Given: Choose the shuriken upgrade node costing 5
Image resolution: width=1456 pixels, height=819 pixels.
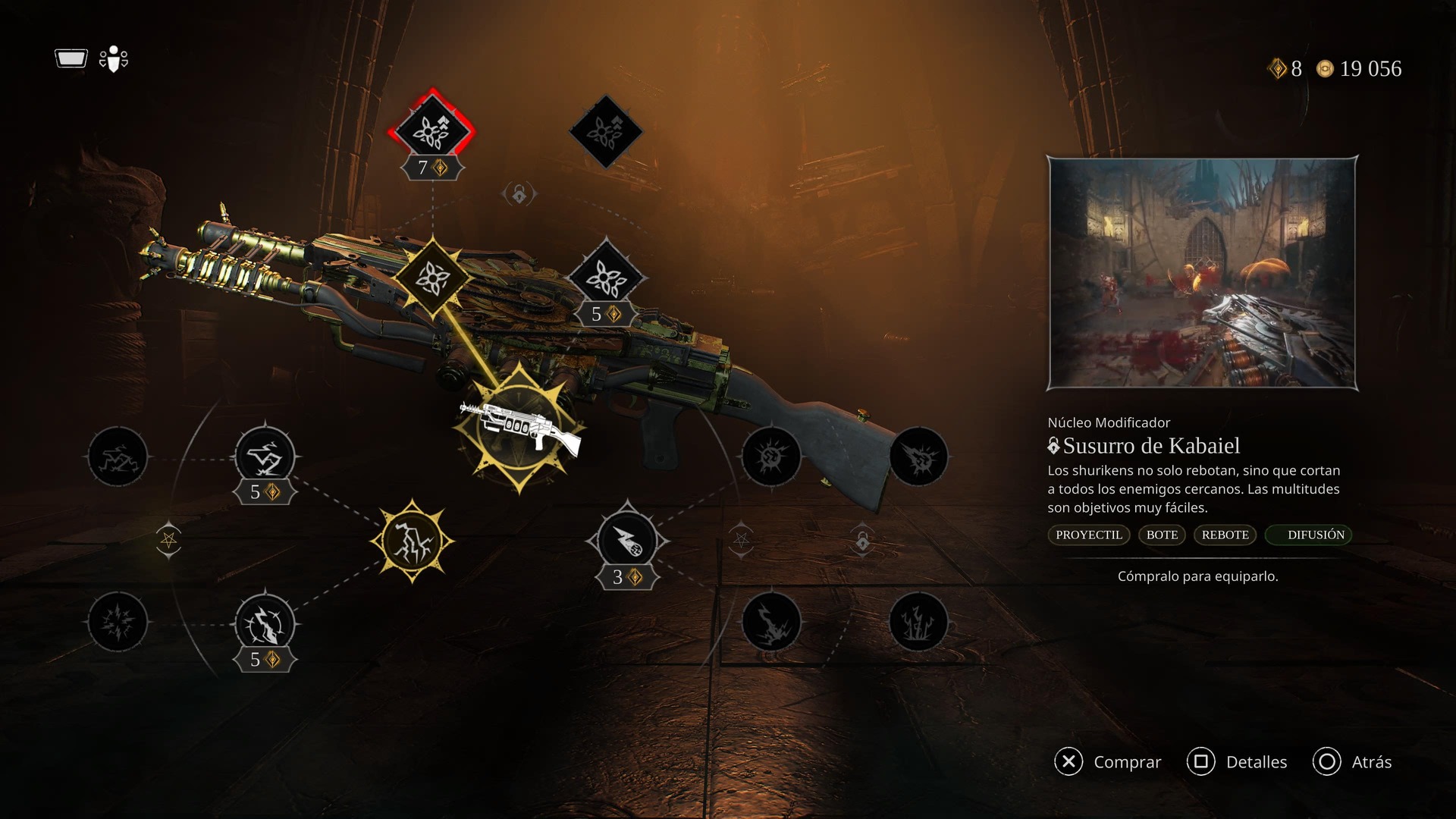Looking at the screenshot, I should point(606,278).
